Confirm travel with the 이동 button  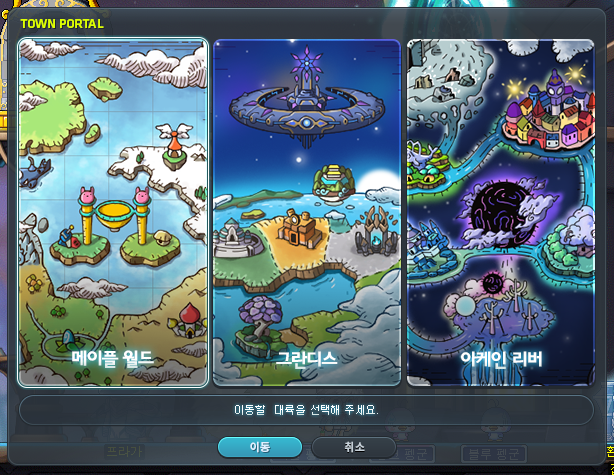[259, 447]
